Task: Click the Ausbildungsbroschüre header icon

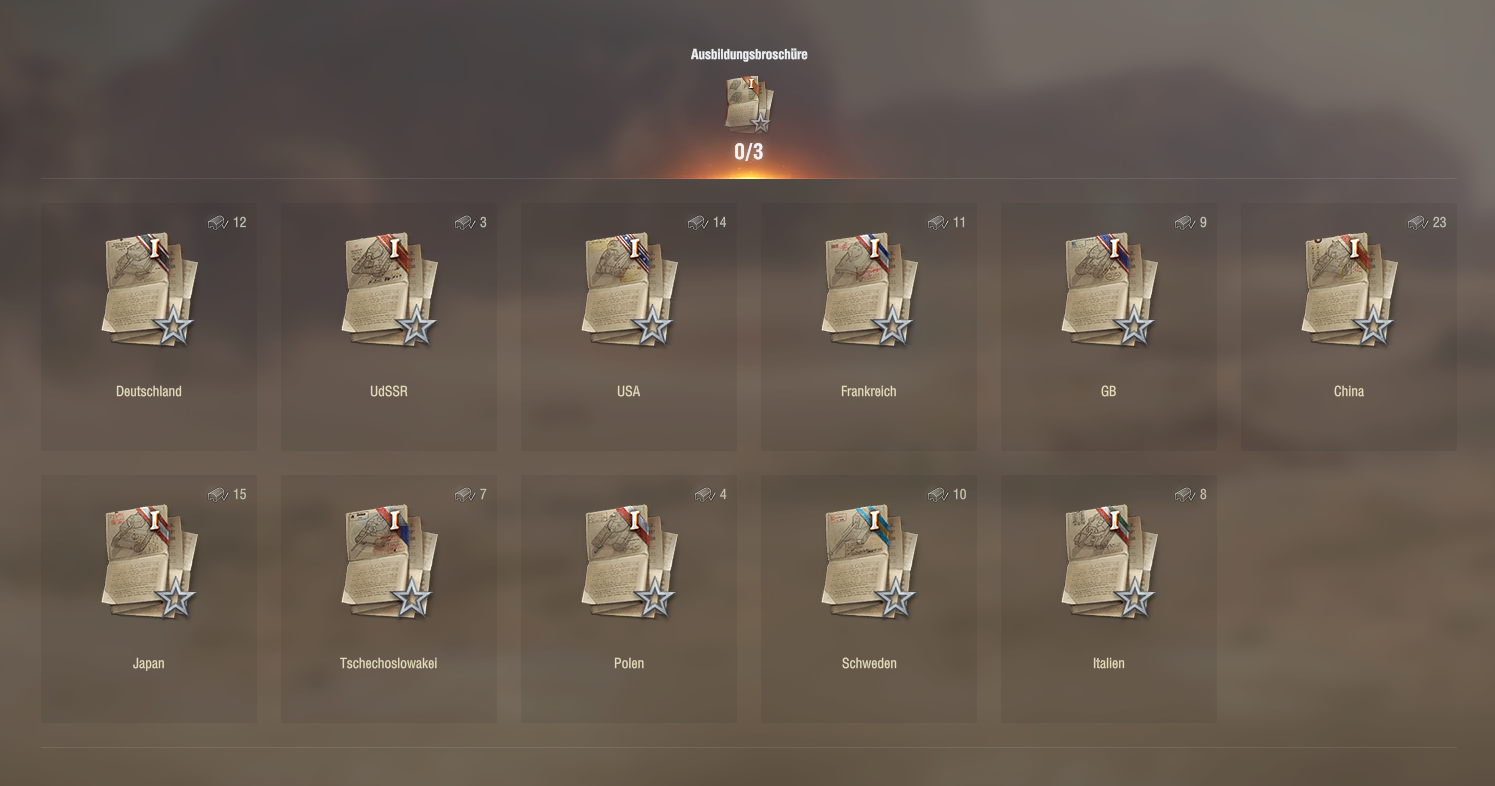Action: click(748, 104)
